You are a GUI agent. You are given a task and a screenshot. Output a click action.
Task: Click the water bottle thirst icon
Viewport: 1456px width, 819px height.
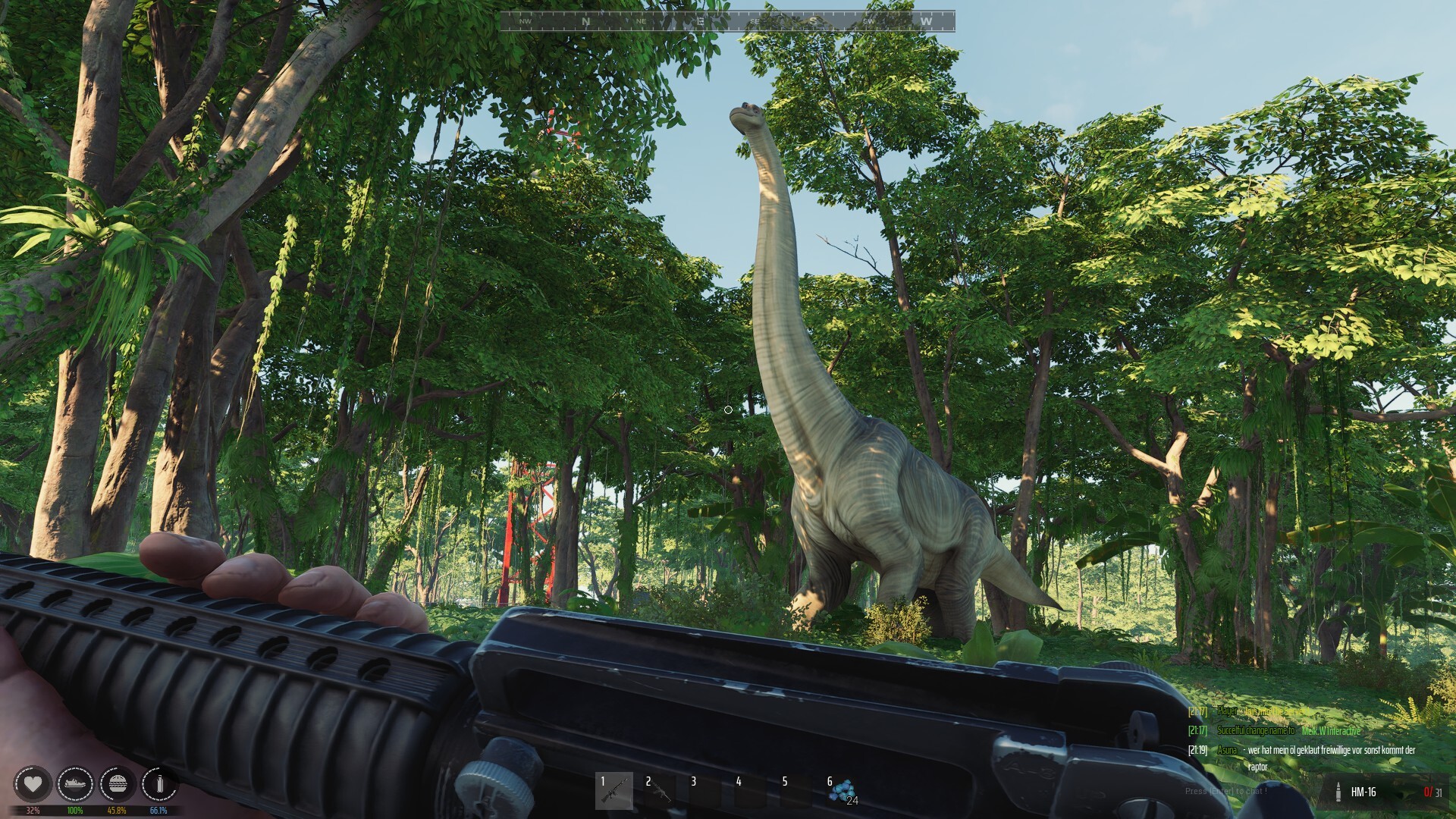[x=158, y=786]
